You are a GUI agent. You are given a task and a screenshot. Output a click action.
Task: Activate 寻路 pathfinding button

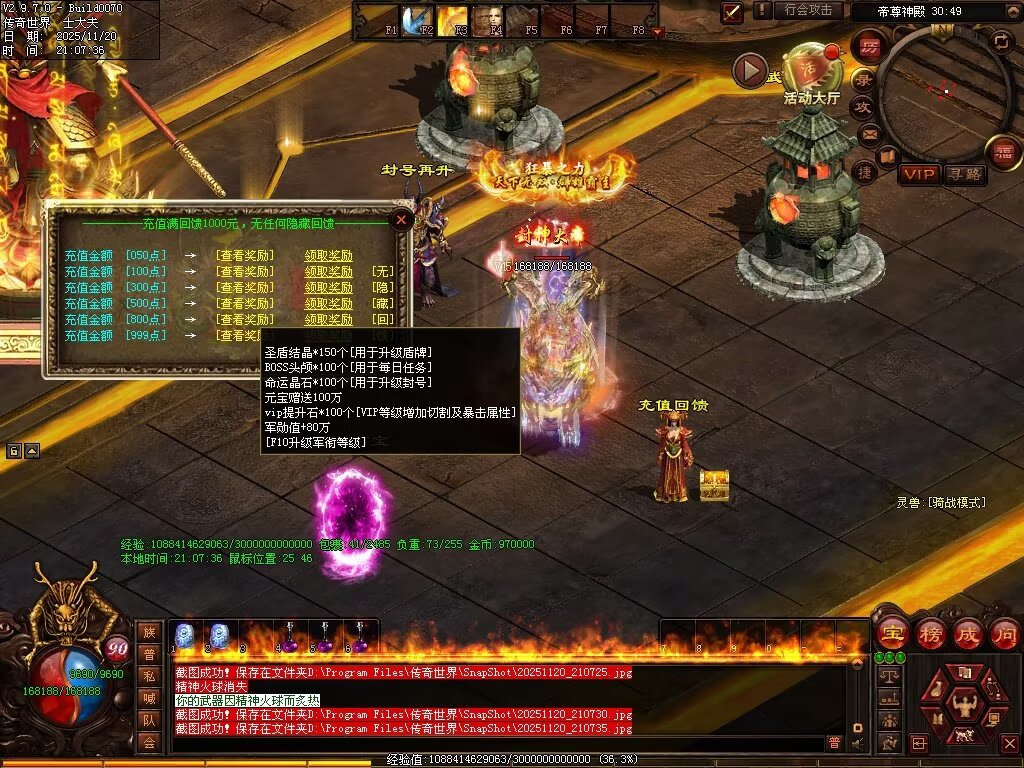pos(964,175)
